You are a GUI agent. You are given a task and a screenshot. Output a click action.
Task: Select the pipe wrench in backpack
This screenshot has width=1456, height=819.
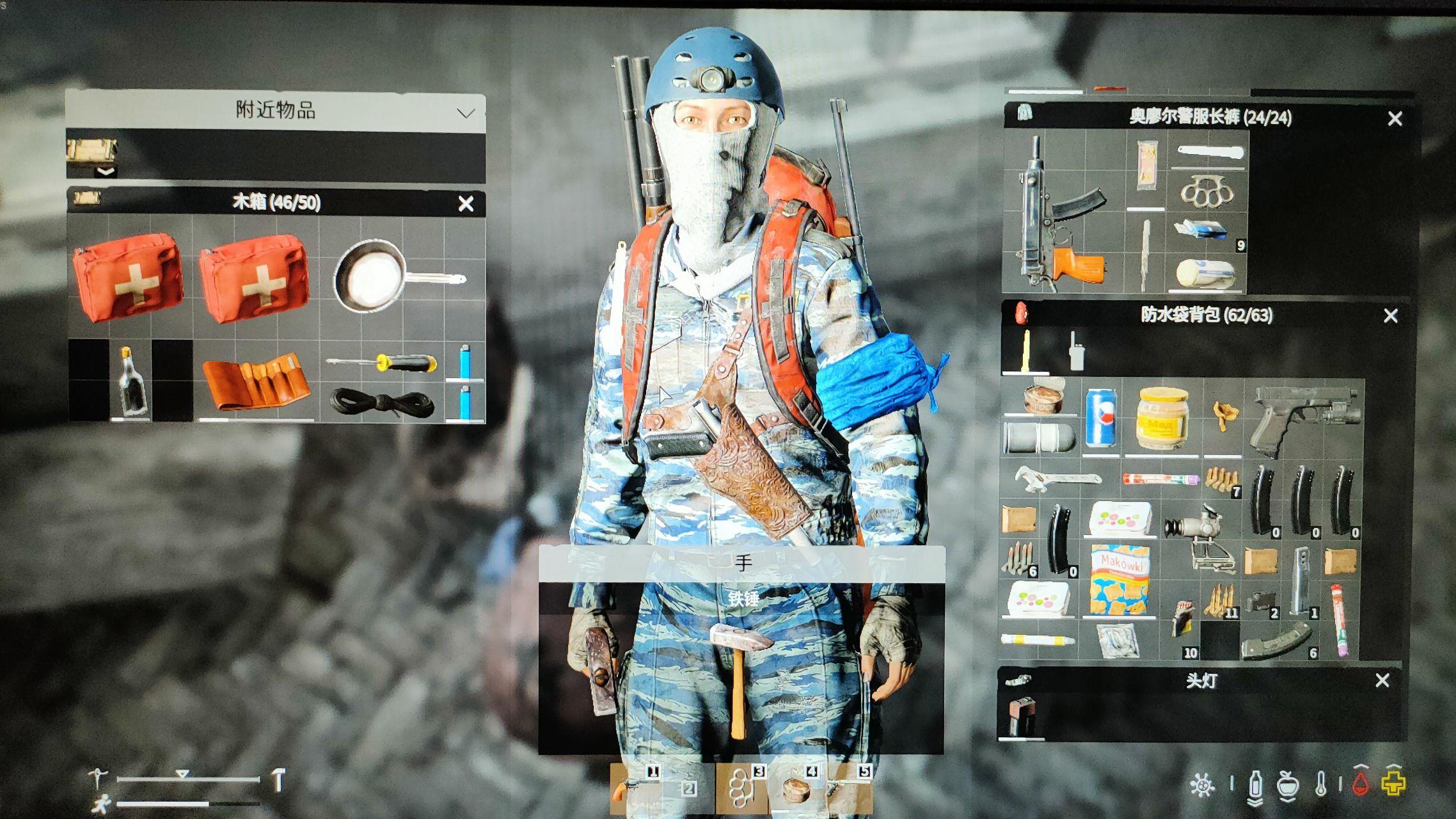[1057, 479]
